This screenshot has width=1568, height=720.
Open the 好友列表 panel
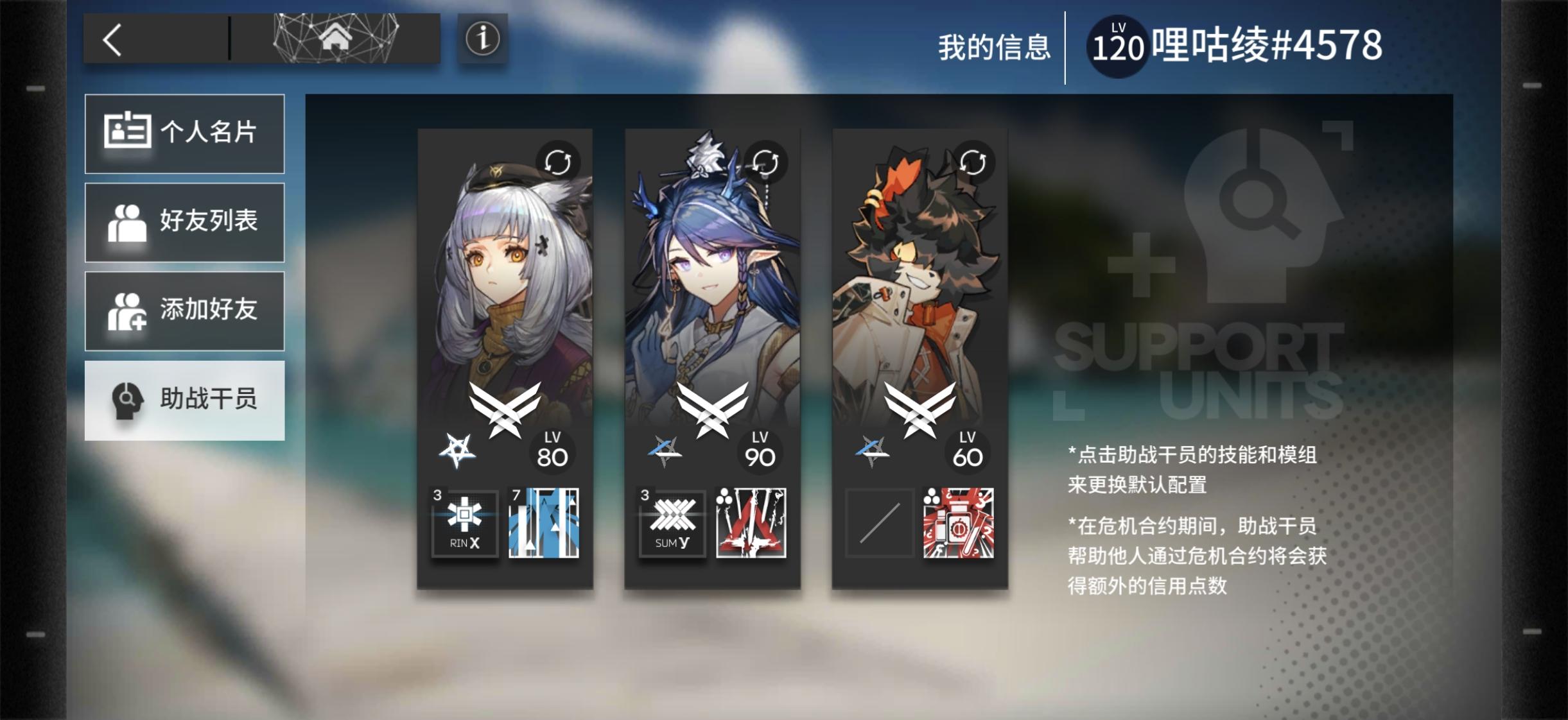185,221
